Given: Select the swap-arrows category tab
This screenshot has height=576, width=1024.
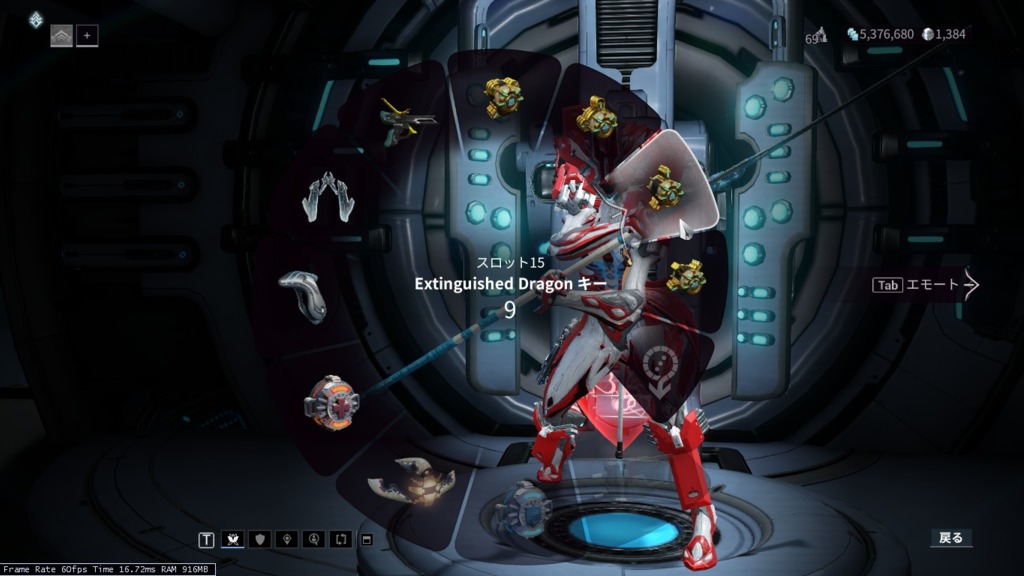Looking at the screenshot, I should tap(341, 540).
